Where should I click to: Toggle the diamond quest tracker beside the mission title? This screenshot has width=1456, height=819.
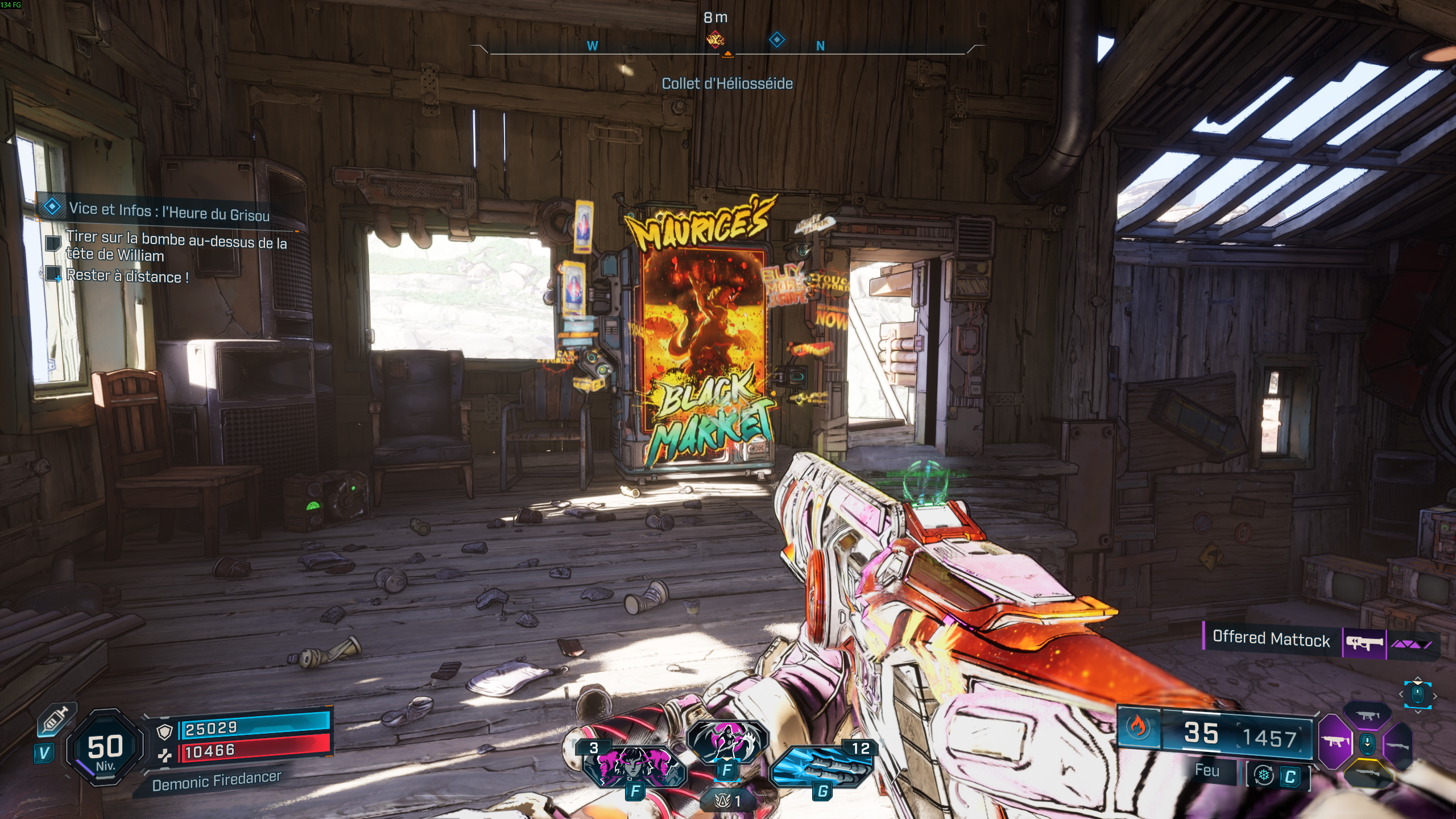pos(52,208)
